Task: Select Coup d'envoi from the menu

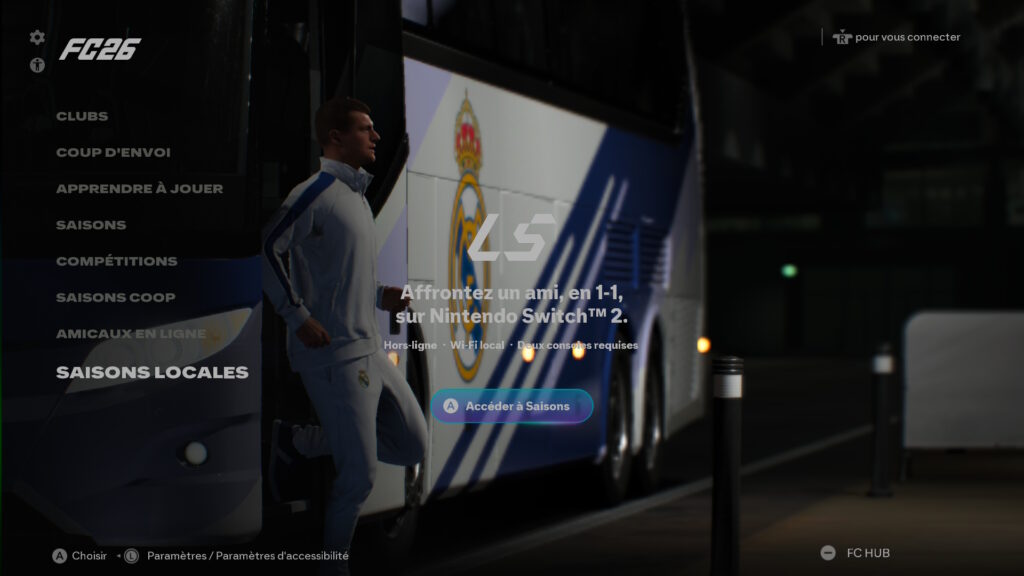Action: point(113,152)
